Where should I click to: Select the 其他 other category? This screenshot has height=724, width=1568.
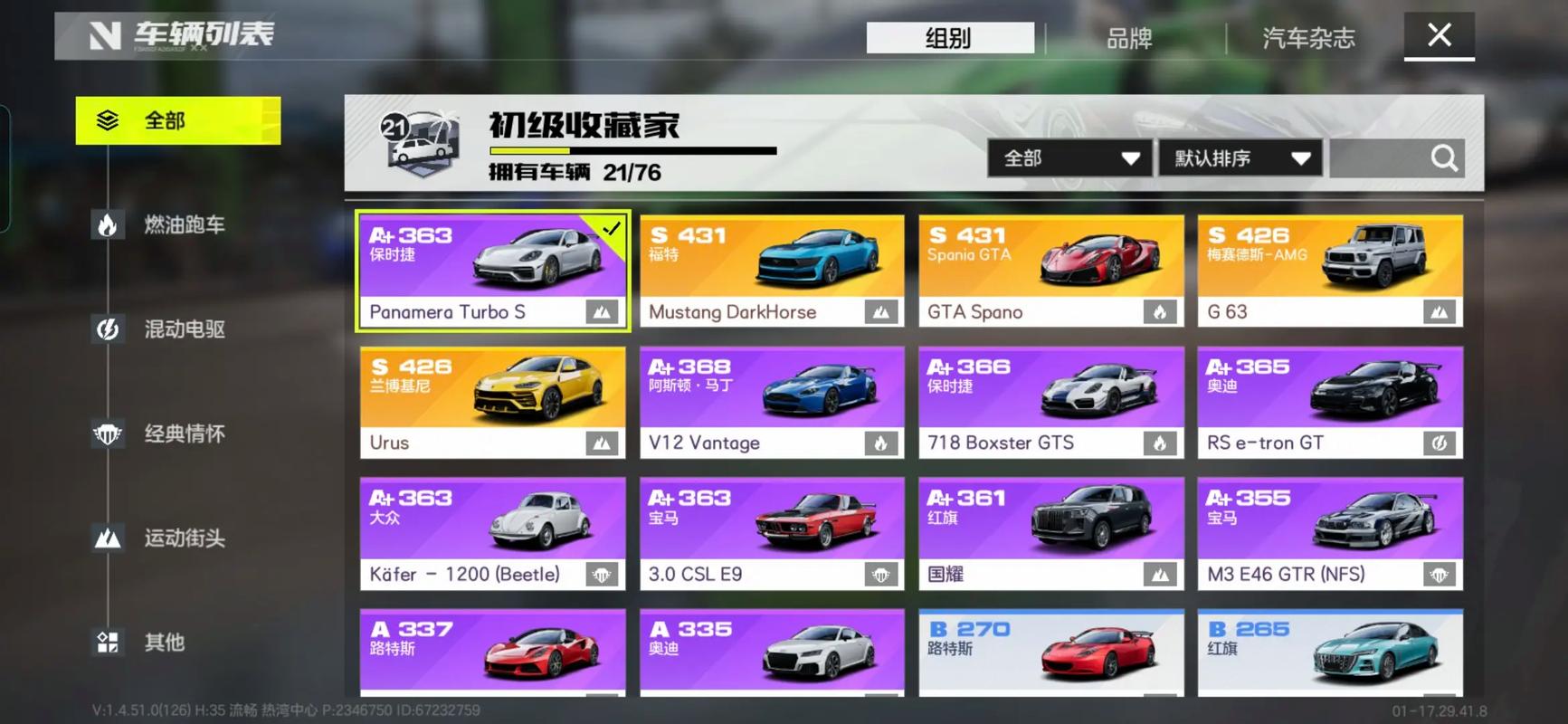point(164,643)
